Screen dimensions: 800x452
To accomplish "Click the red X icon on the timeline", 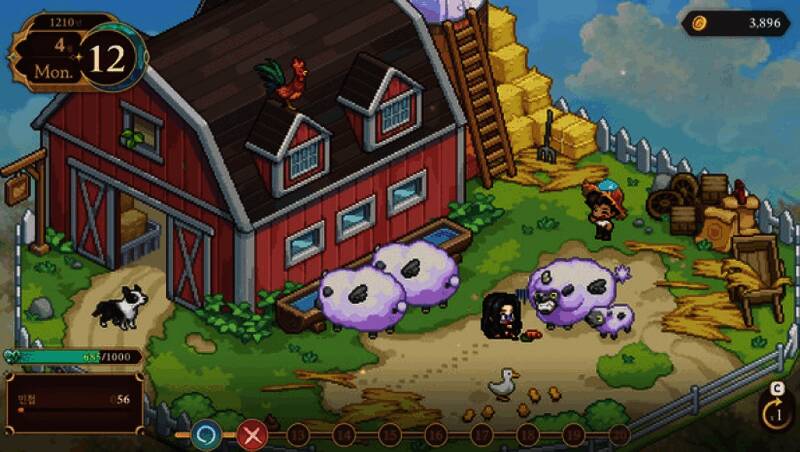I will (x=253, y=434).
